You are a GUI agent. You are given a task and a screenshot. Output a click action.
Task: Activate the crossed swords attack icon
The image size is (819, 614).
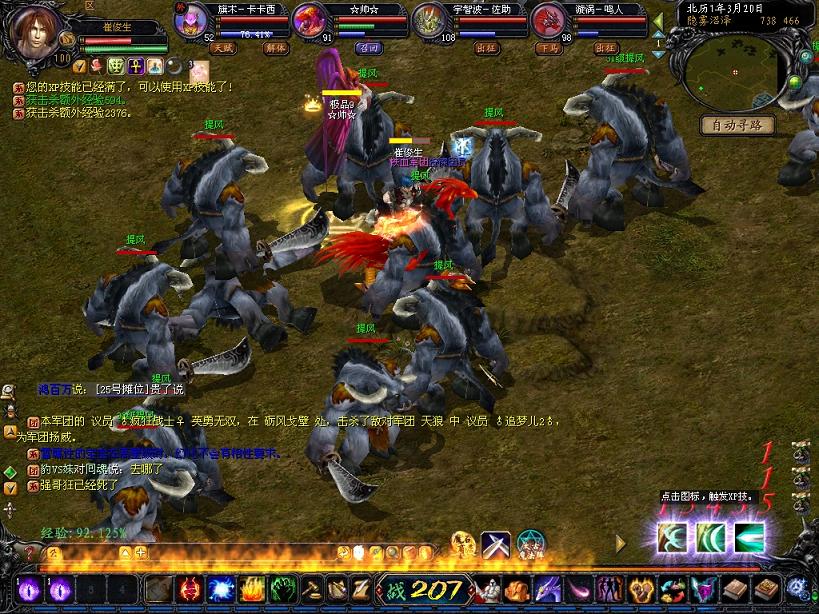[x=496, y=544]
